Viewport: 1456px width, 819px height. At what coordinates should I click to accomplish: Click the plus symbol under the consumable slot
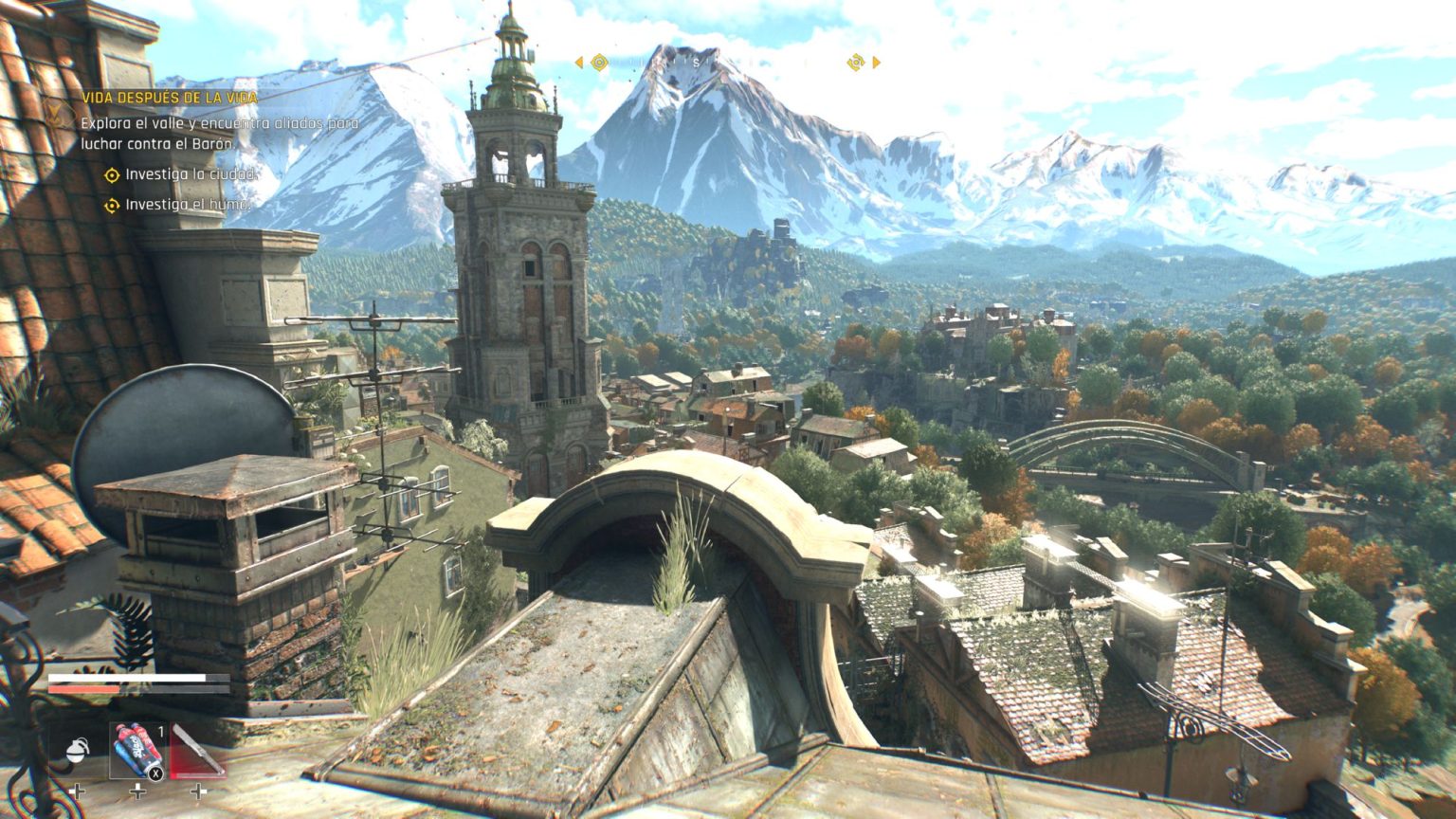click(x=137, y=792)
